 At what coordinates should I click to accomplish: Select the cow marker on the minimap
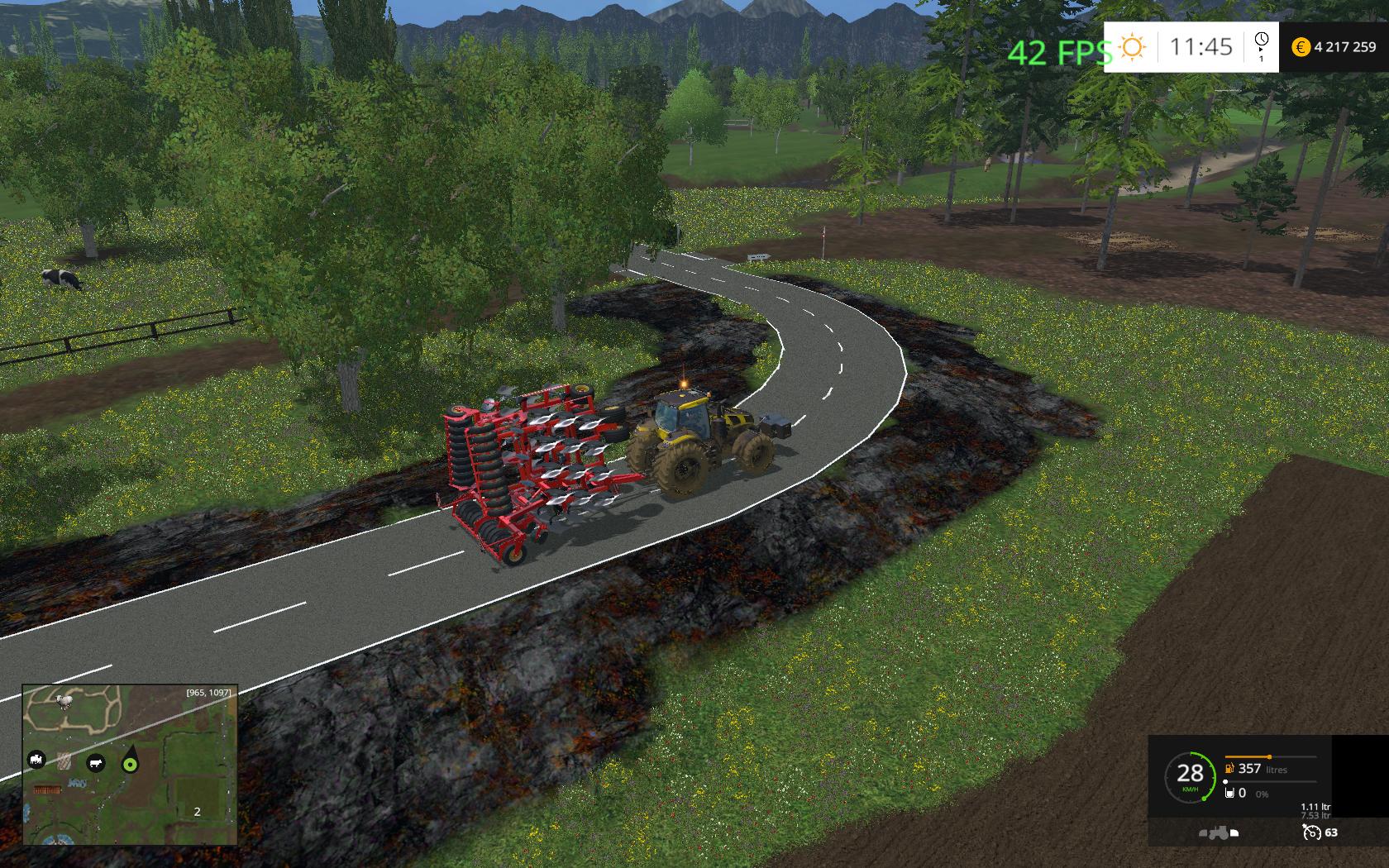point(96,763)
